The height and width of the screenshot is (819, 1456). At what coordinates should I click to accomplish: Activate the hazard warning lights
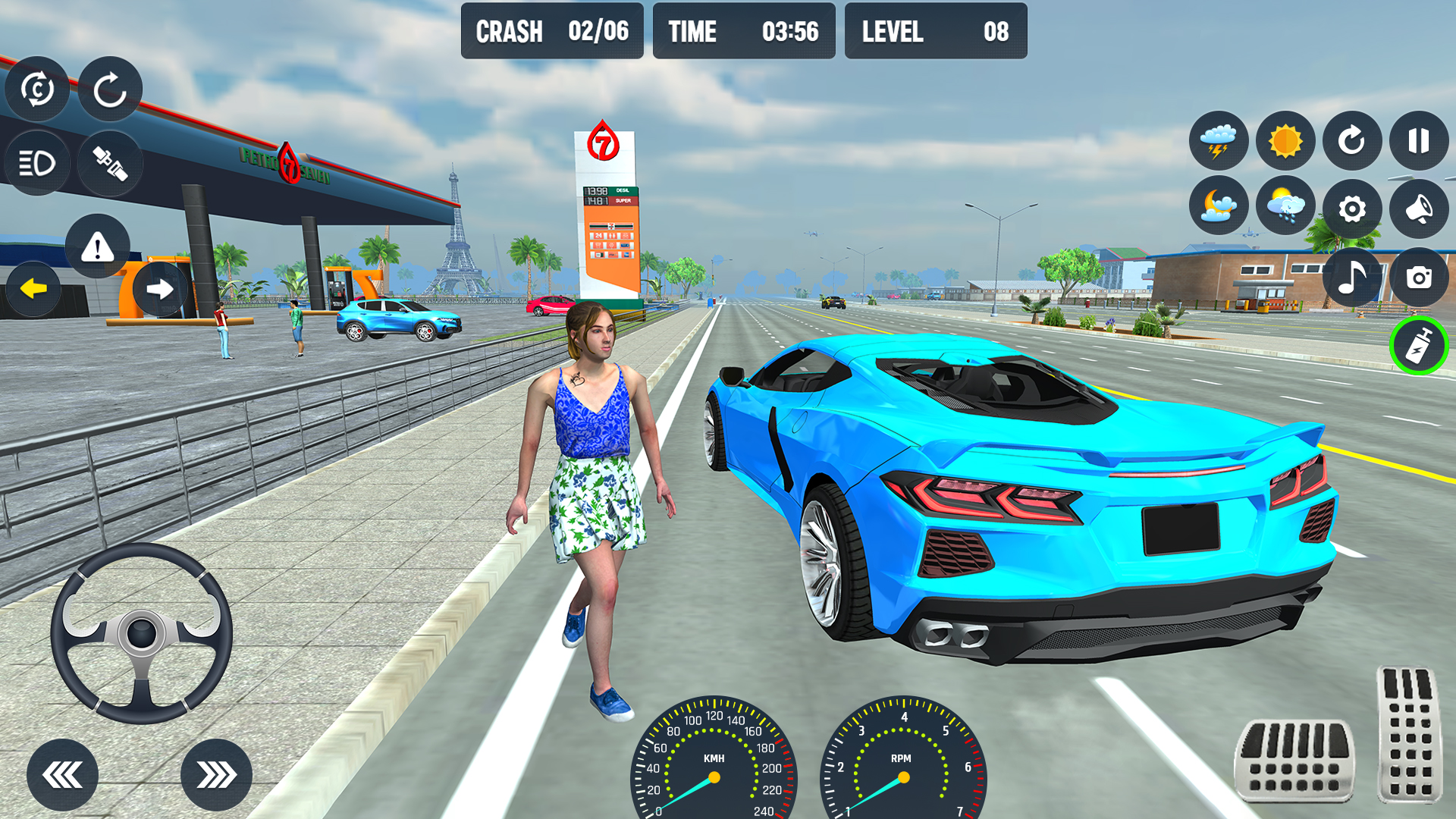(97, 246)
